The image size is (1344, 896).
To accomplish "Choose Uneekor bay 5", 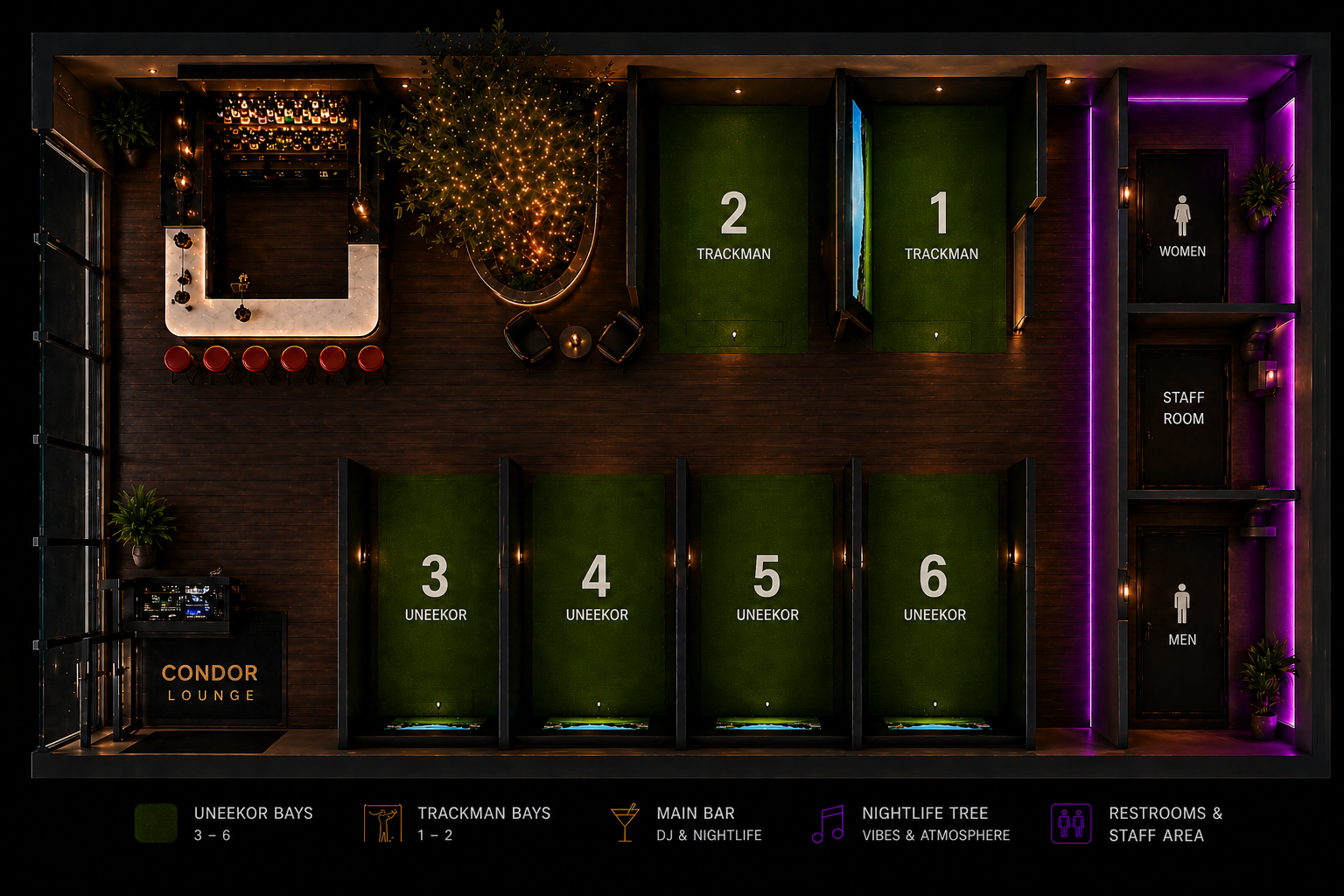I will (766, 588).
